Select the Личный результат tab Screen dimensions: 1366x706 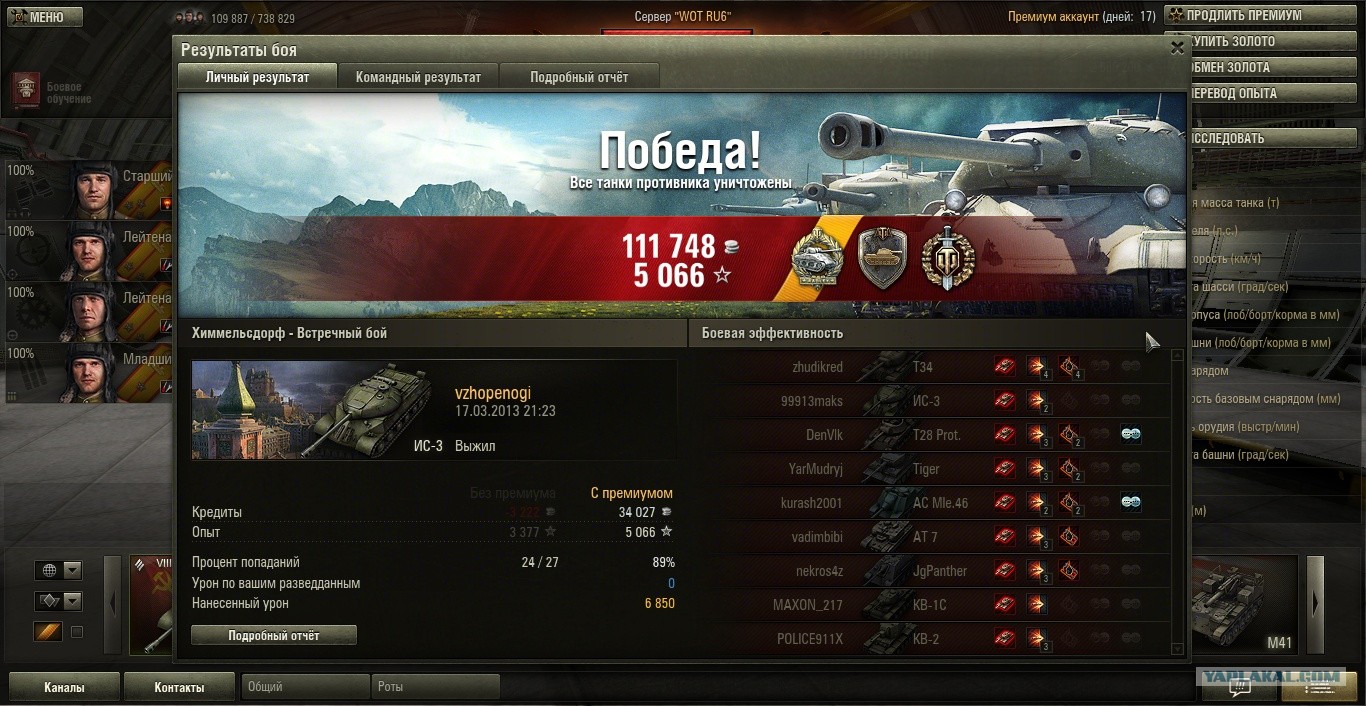click(257, 77)
